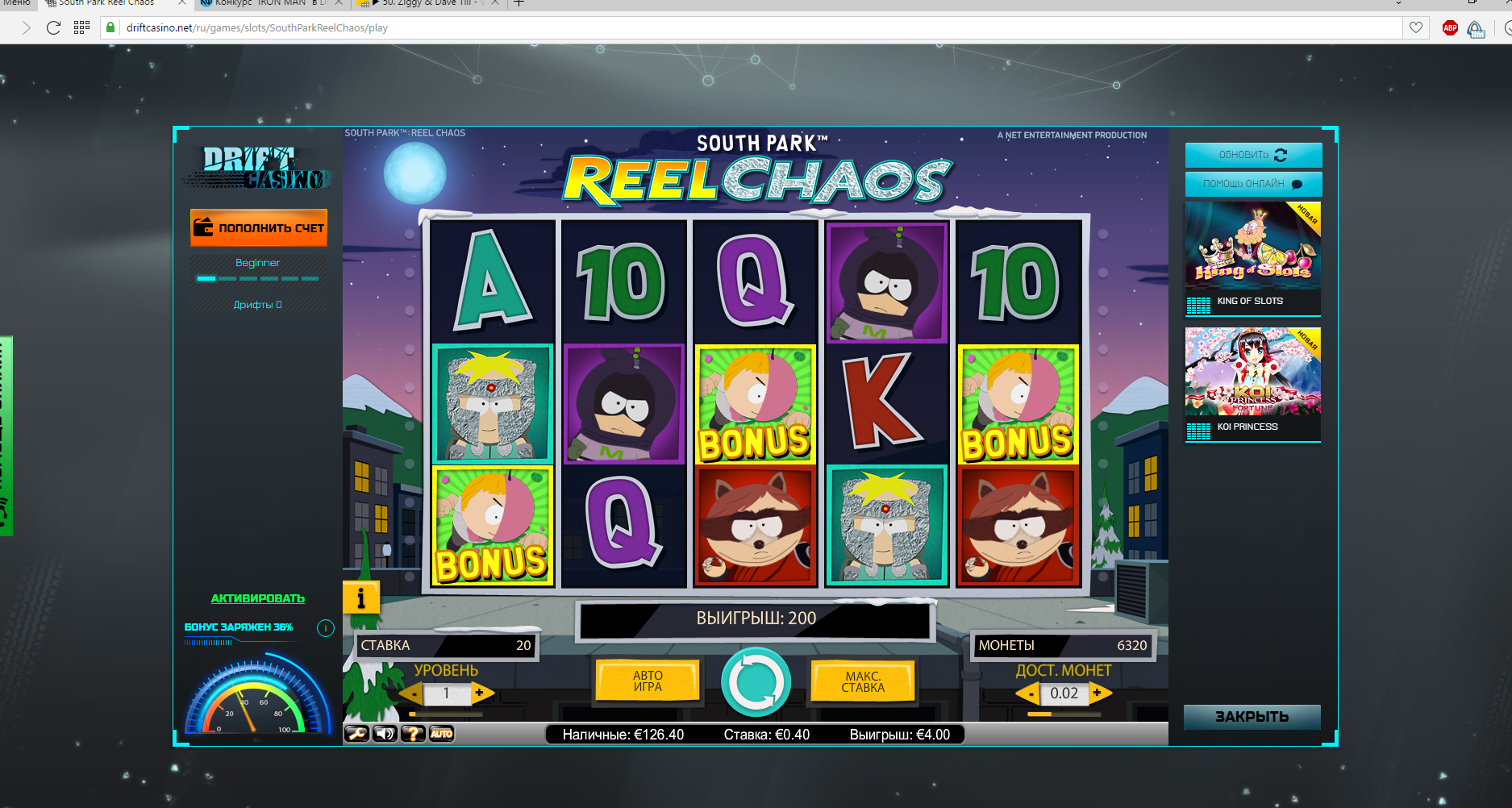Launch the Koi Princess game thumbnail
1512x808 pixels.
(x=1252, y=384)
